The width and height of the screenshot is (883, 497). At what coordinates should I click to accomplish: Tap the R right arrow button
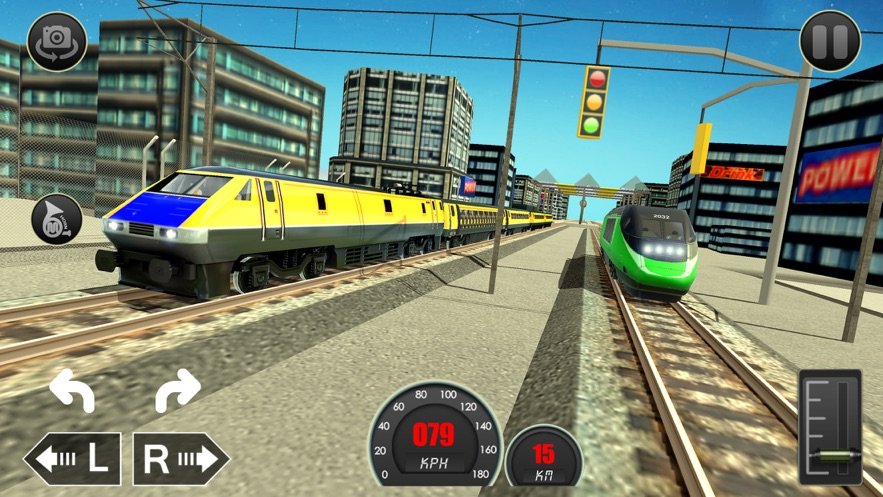(x=181, y=459)
